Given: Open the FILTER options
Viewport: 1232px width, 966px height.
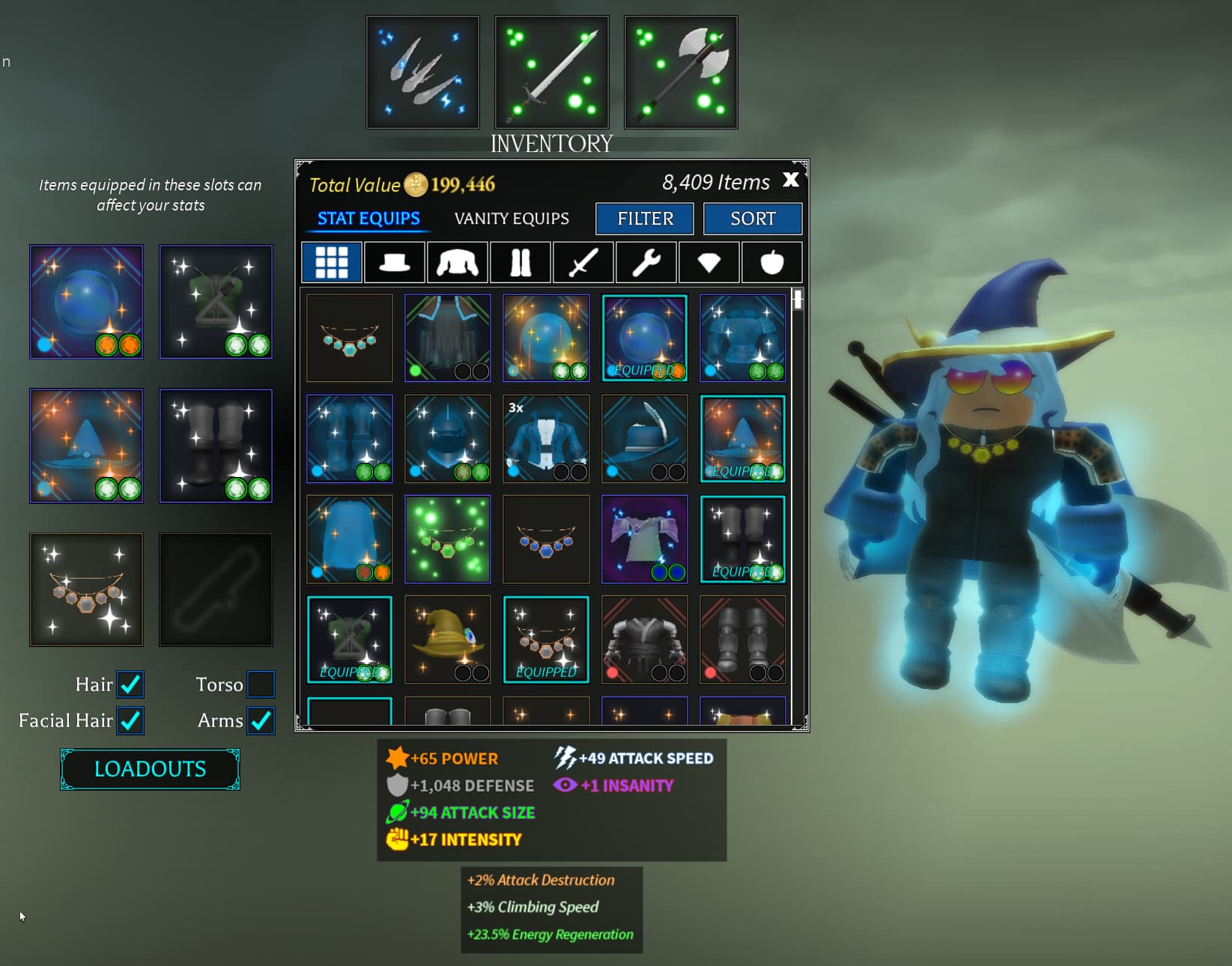Looking at the screenshot, I should tap(644, 219).
